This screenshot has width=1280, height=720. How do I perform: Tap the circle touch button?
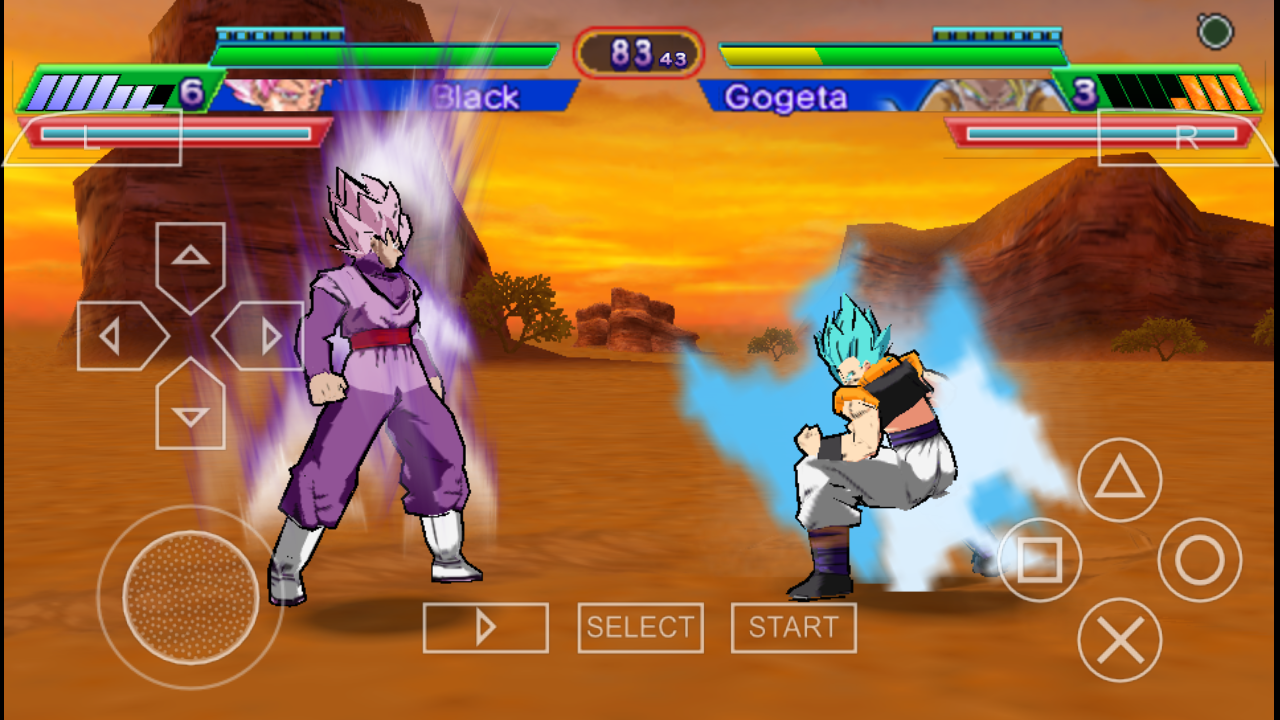1199,560
